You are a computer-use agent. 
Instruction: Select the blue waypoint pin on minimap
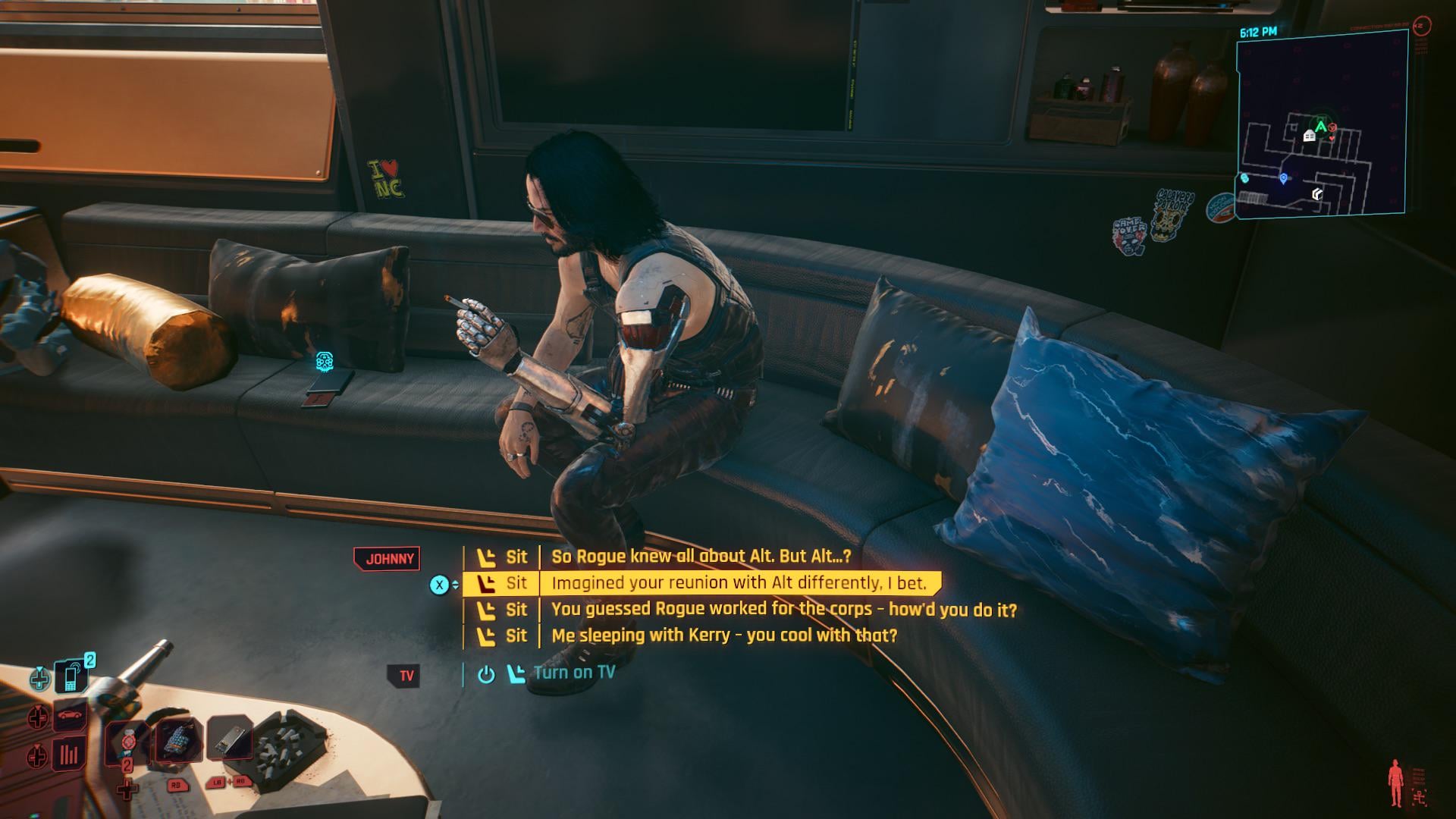[x=1283, y=179]
